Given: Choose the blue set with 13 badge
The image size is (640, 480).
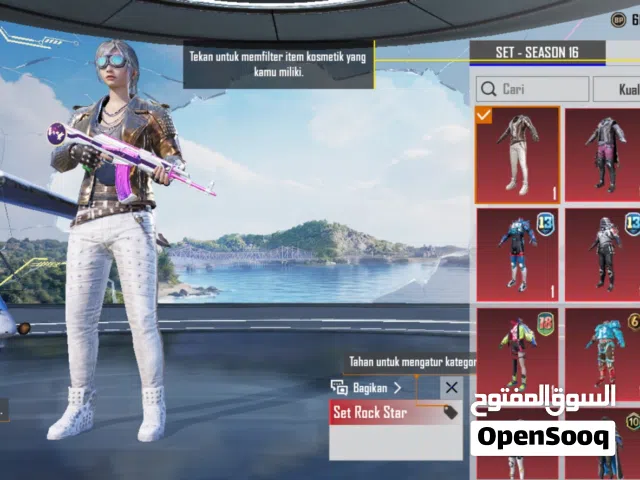Looking at the screenshot, I should [517, 256].
